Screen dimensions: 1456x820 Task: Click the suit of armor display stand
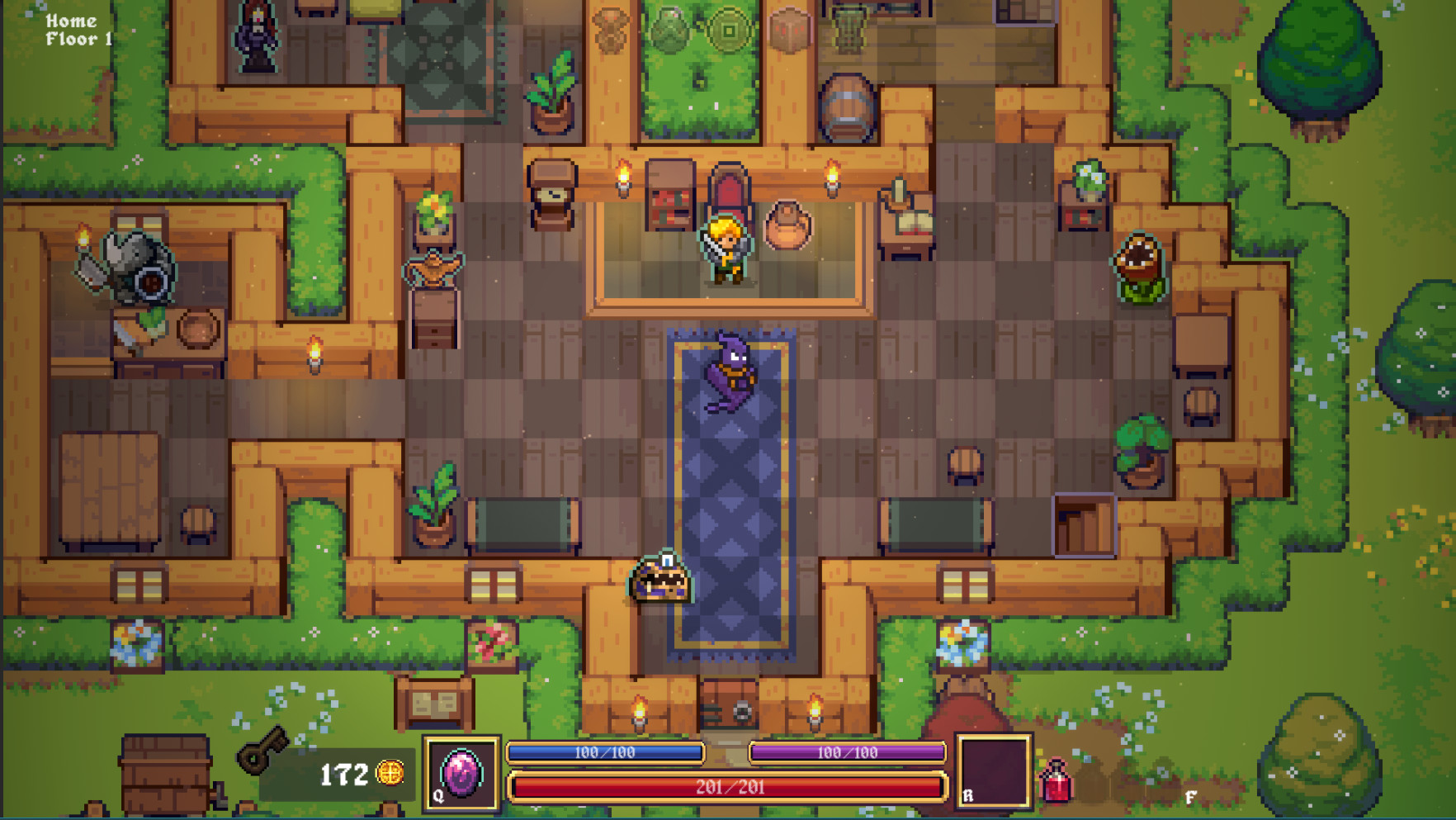pos(137,267)
